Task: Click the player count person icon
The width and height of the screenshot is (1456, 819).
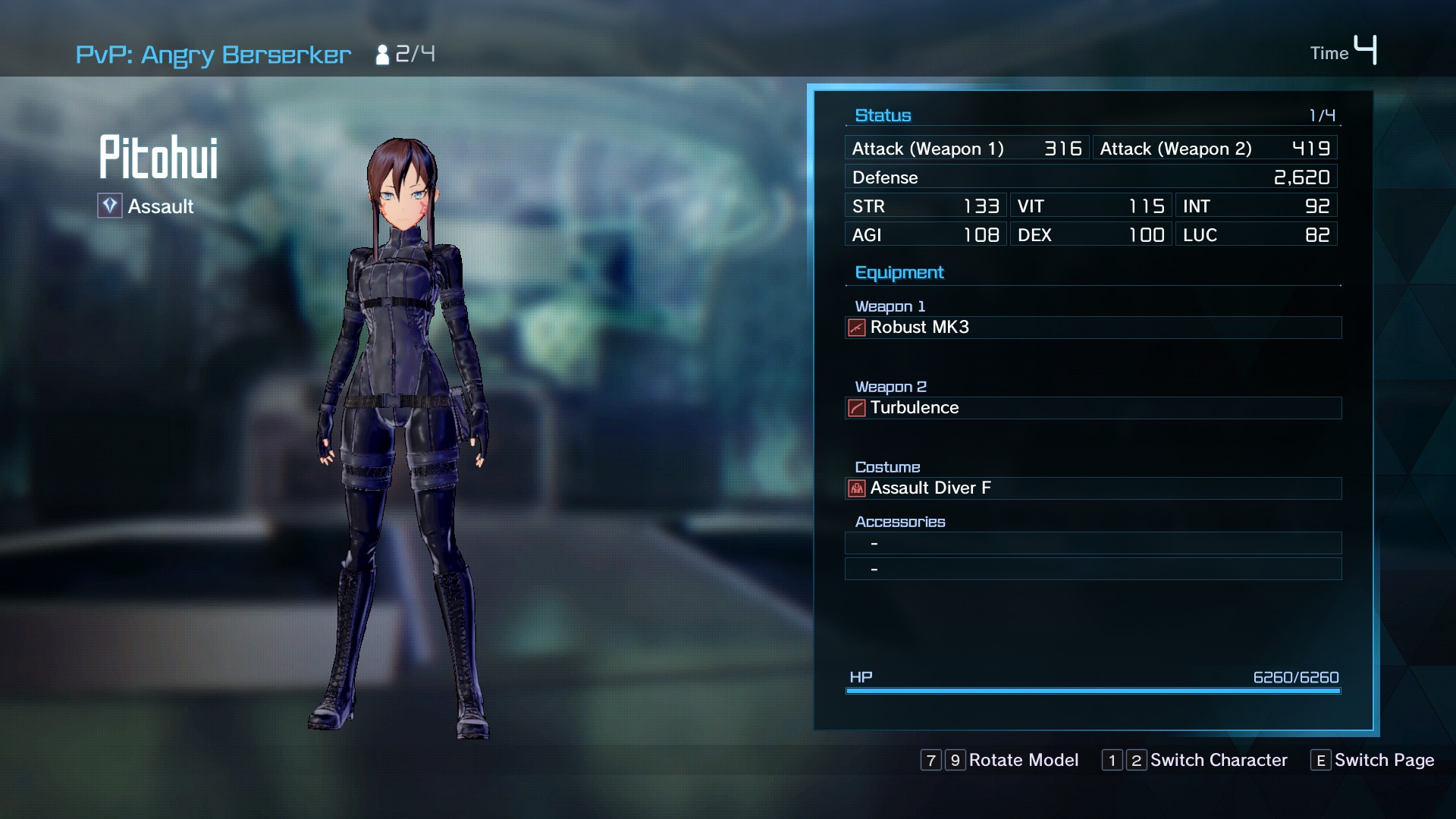Action: click(x=381, y=53)
